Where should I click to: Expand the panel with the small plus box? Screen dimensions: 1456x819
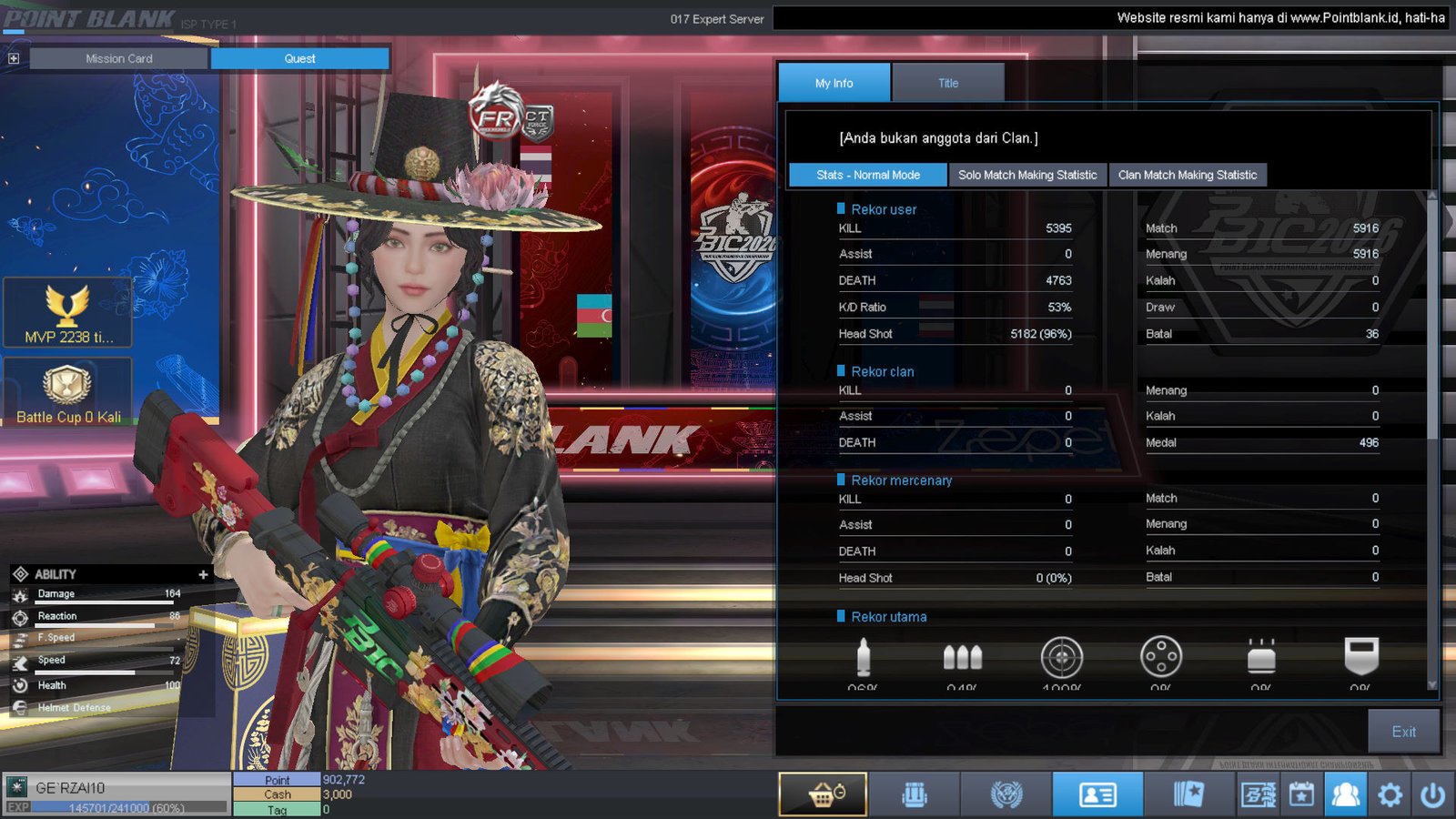pyautogui.click(x=14, y=58)
